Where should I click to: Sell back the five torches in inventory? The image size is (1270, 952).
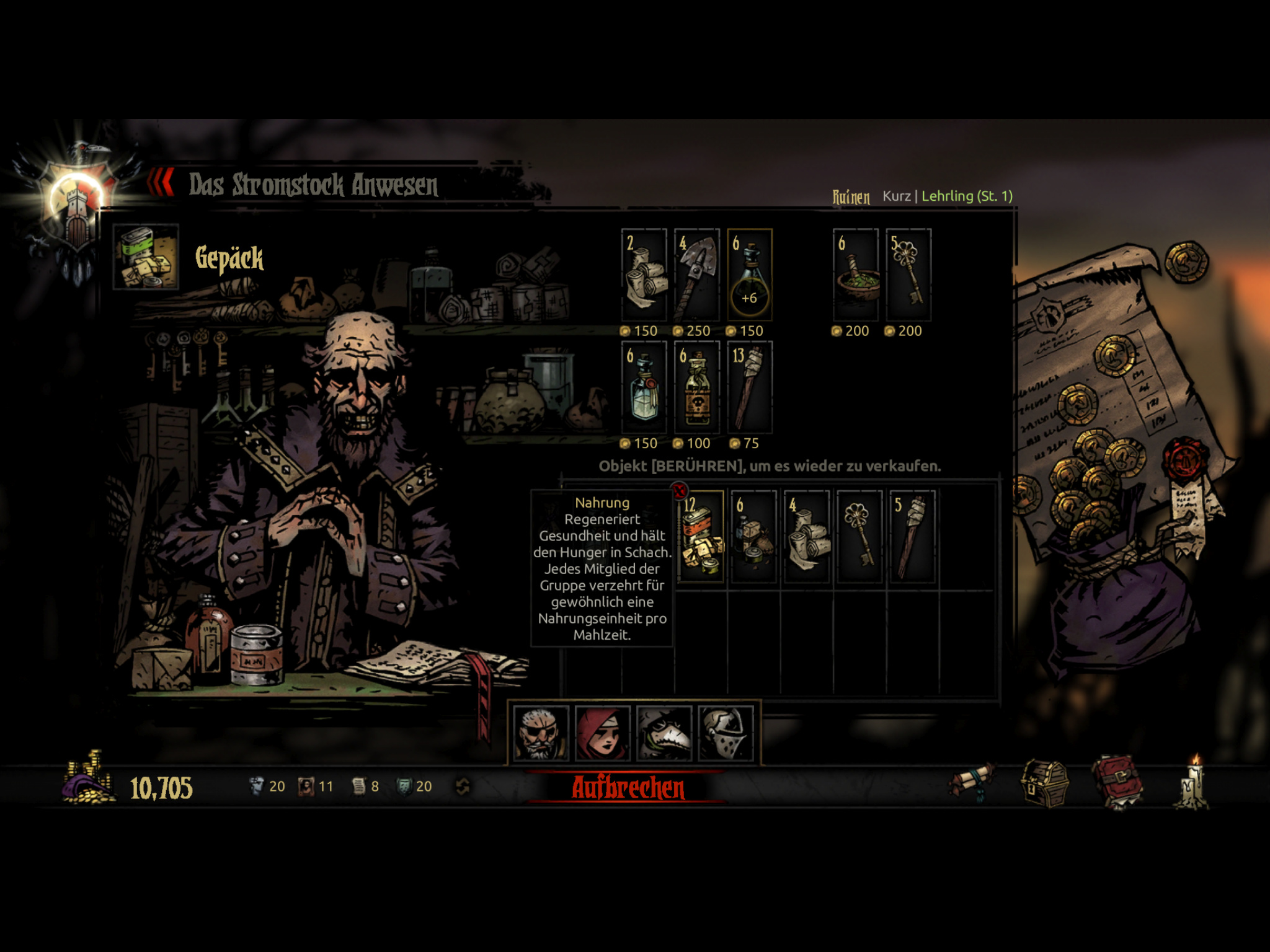[912, 537]
